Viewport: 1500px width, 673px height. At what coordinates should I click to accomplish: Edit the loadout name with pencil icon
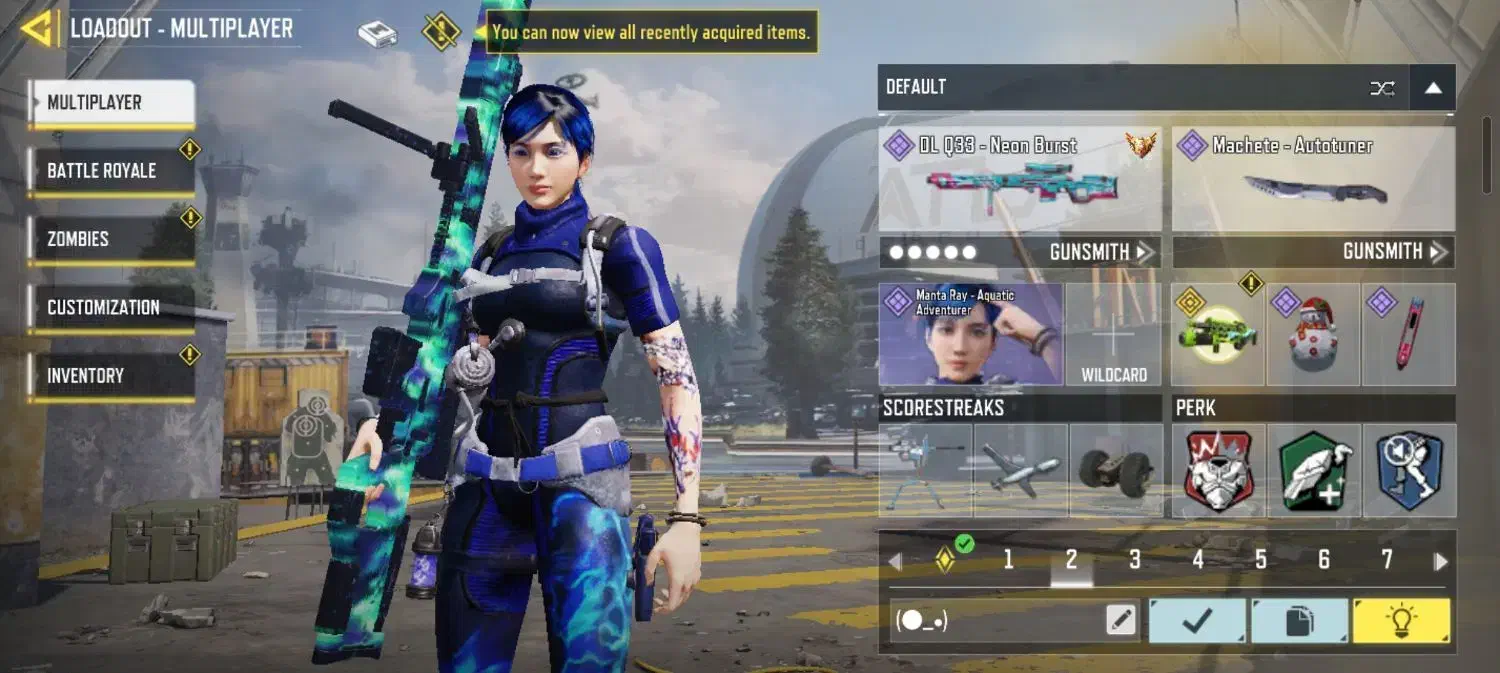(1122, 621)
